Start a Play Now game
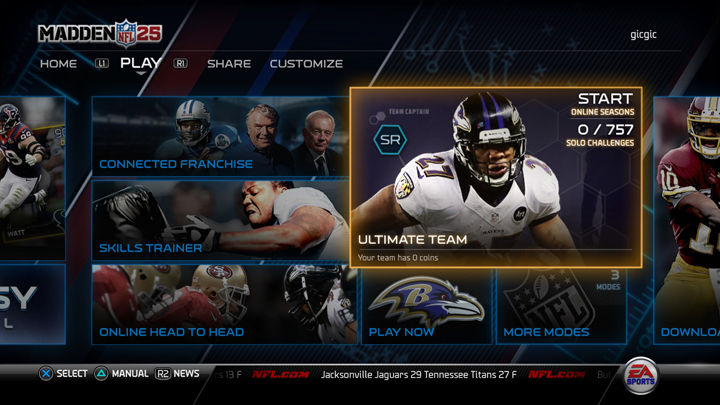This screenshot has height=405, width=720. 426,304
